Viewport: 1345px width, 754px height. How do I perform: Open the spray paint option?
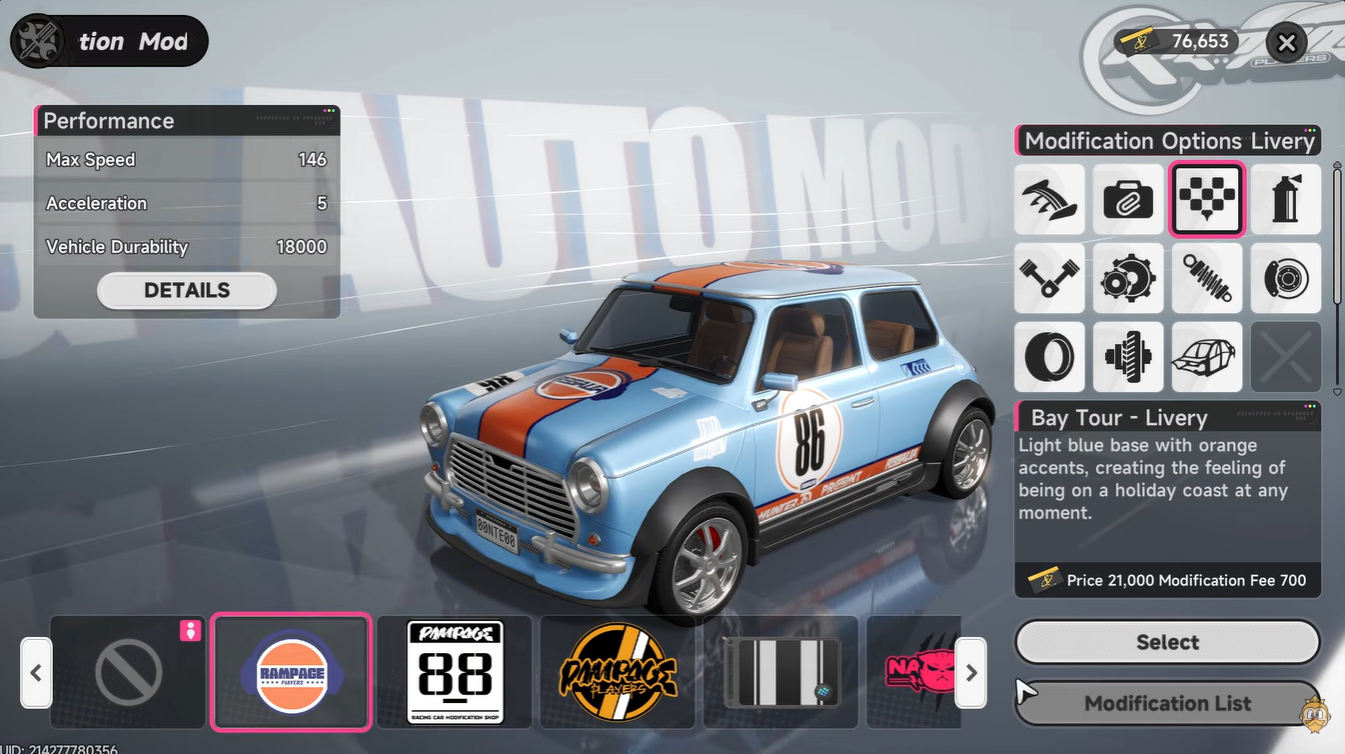1286,199
